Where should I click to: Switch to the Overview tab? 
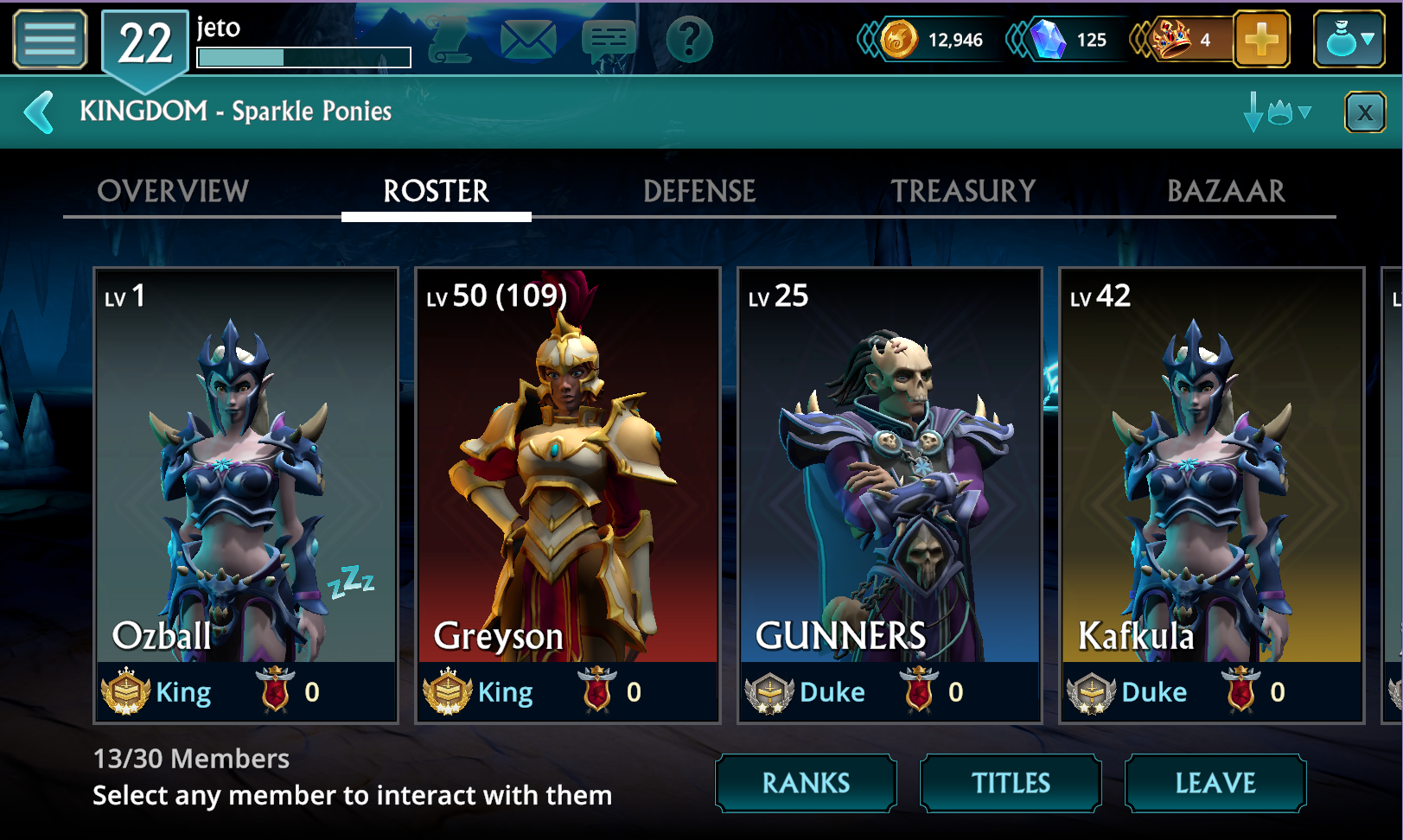[173, 191]
